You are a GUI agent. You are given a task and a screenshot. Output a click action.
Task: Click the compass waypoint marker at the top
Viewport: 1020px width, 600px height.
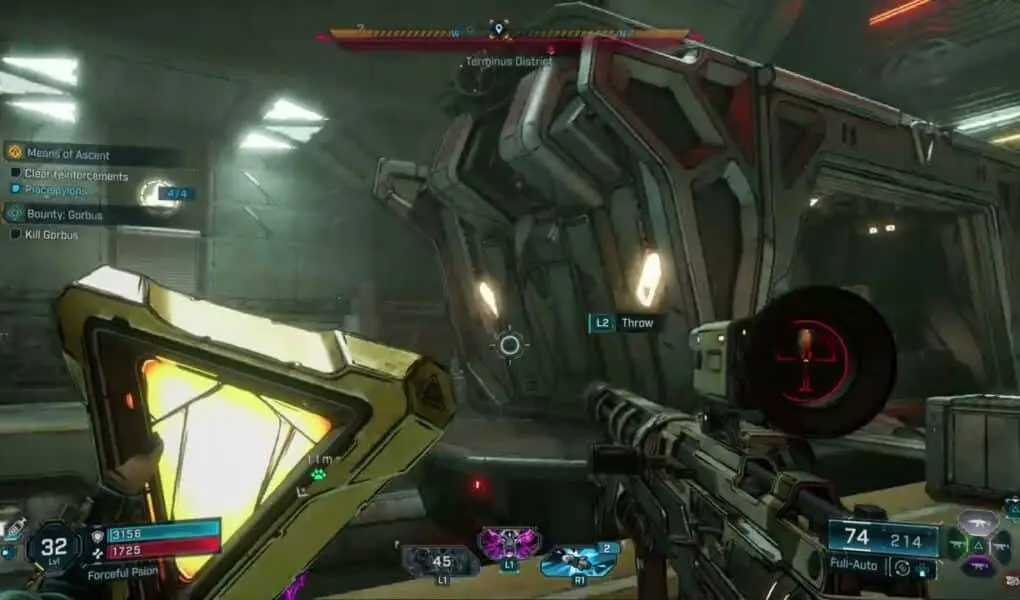click(x=498, y=29)
